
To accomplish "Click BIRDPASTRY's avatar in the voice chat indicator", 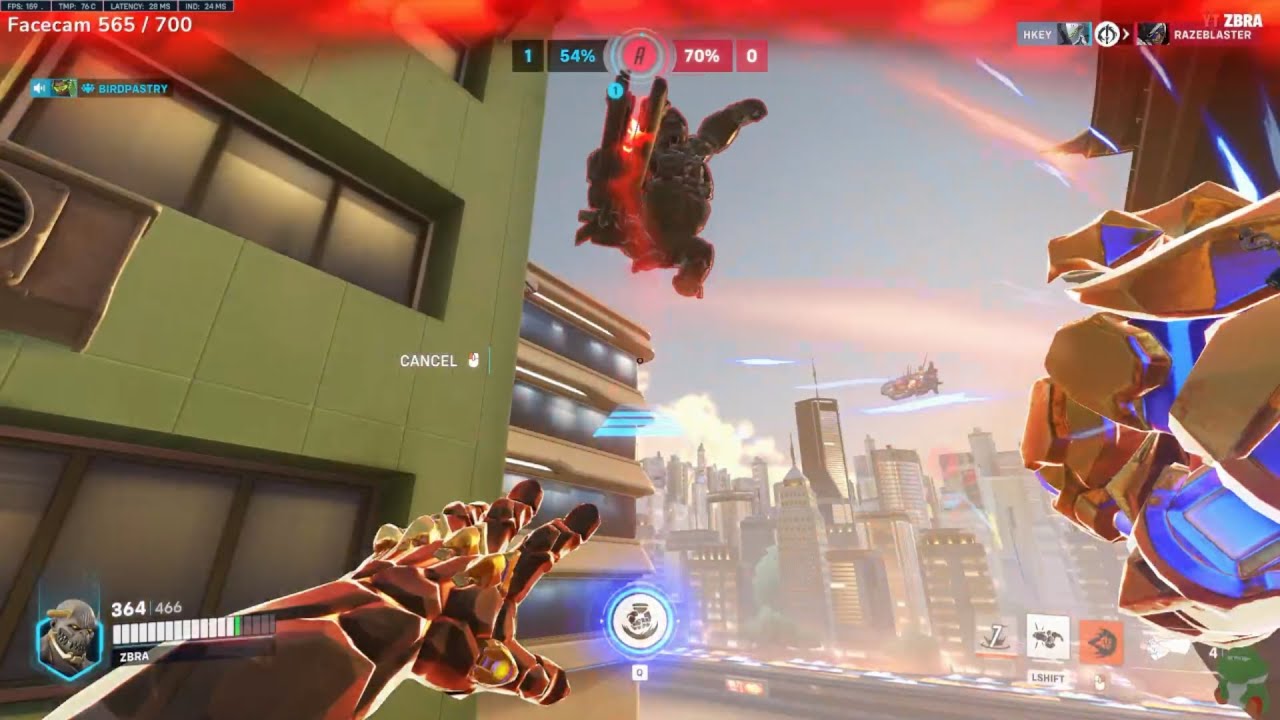I will tap(62, 88).
